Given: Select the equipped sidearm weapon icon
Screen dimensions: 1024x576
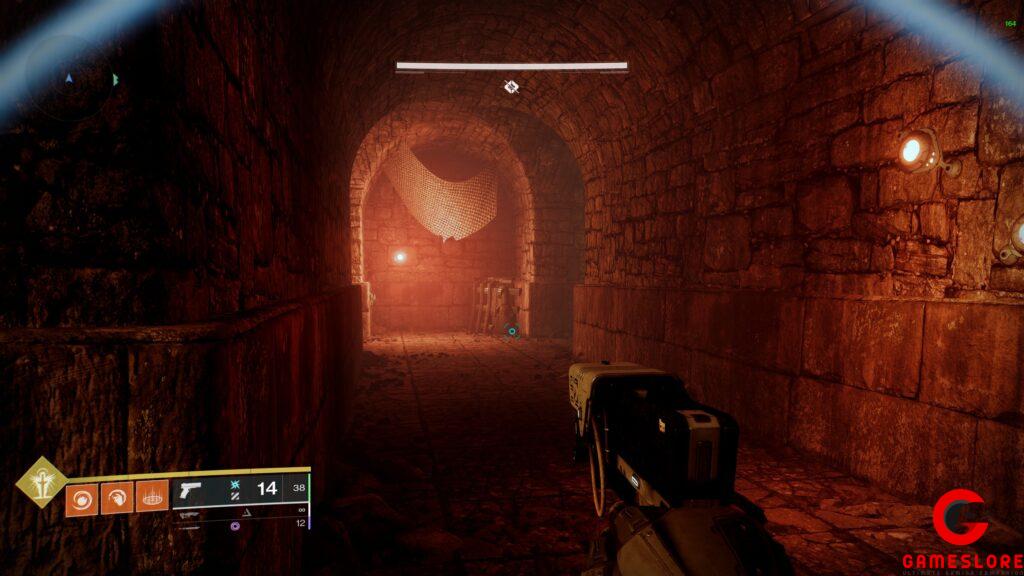Looking at the screenshot, I should pyautogui.click(x=189, y=492).
